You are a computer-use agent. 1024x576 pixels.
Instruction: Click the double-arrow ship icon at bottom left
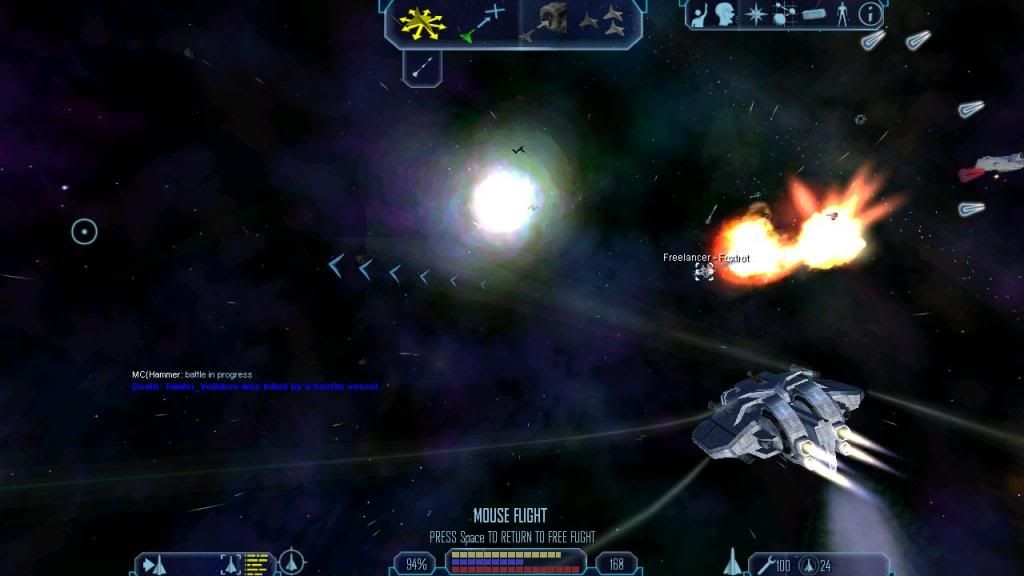[153, 564]
